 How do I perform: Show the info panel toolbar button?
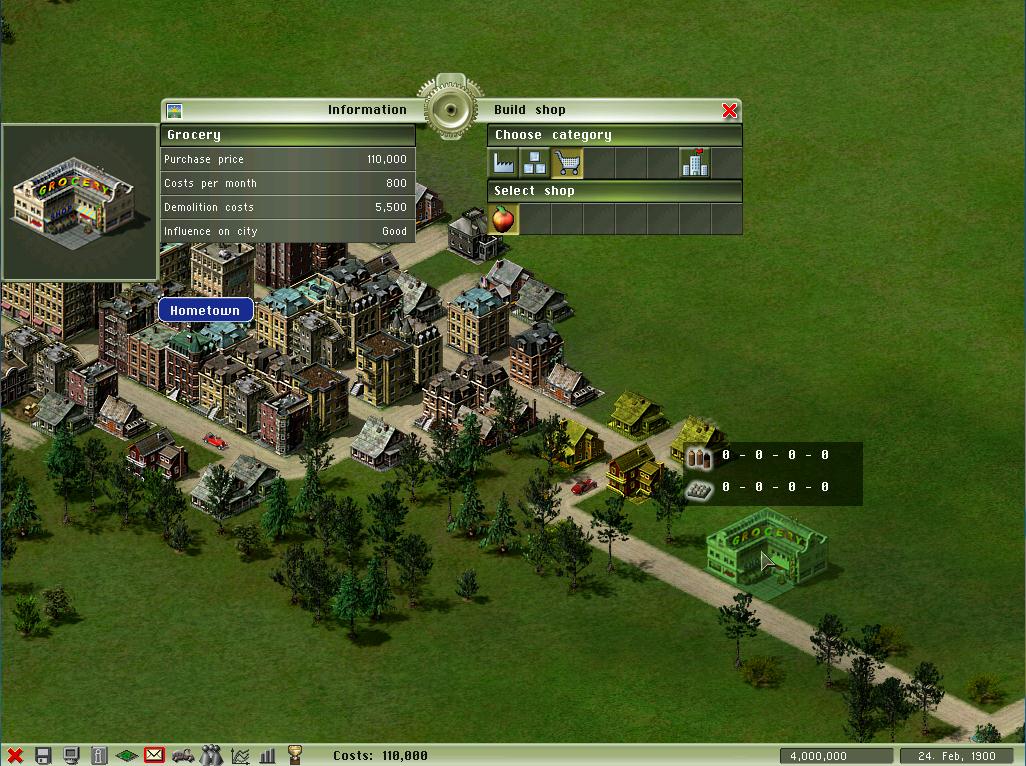[99, 756]
